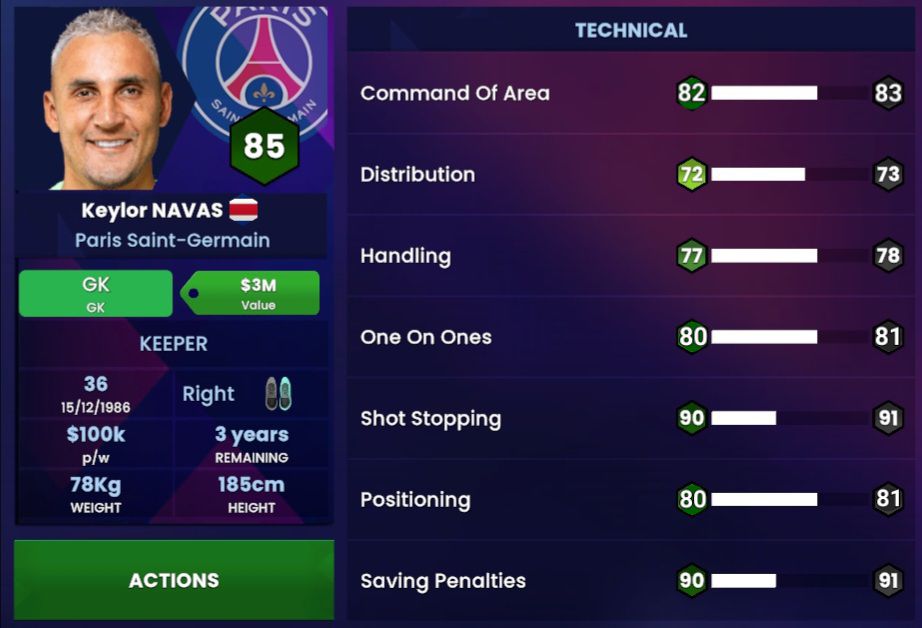Select the Command Of Area attribute row
This screenshot has height=628, width=922.
(631, 93)
